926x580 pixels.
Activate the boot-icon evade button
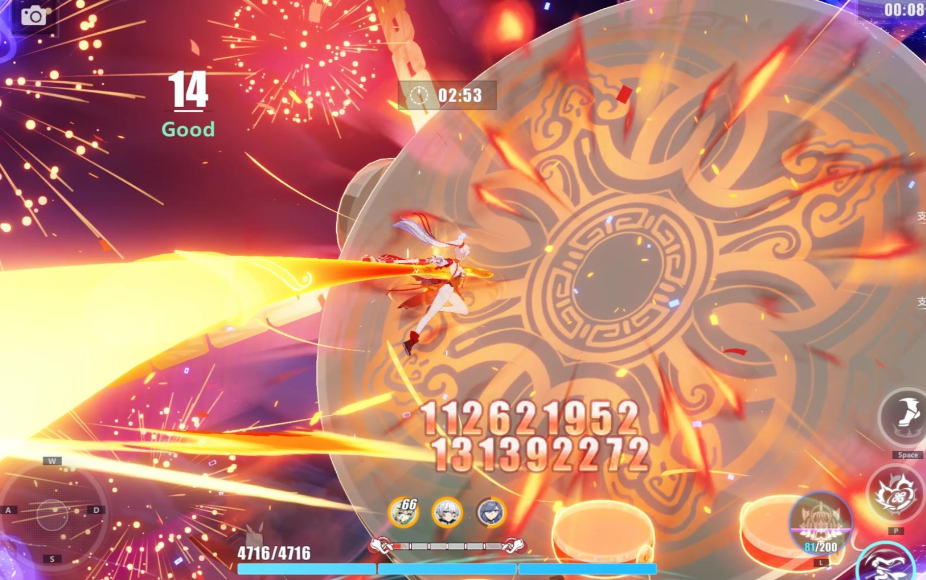tap(905, 416)
